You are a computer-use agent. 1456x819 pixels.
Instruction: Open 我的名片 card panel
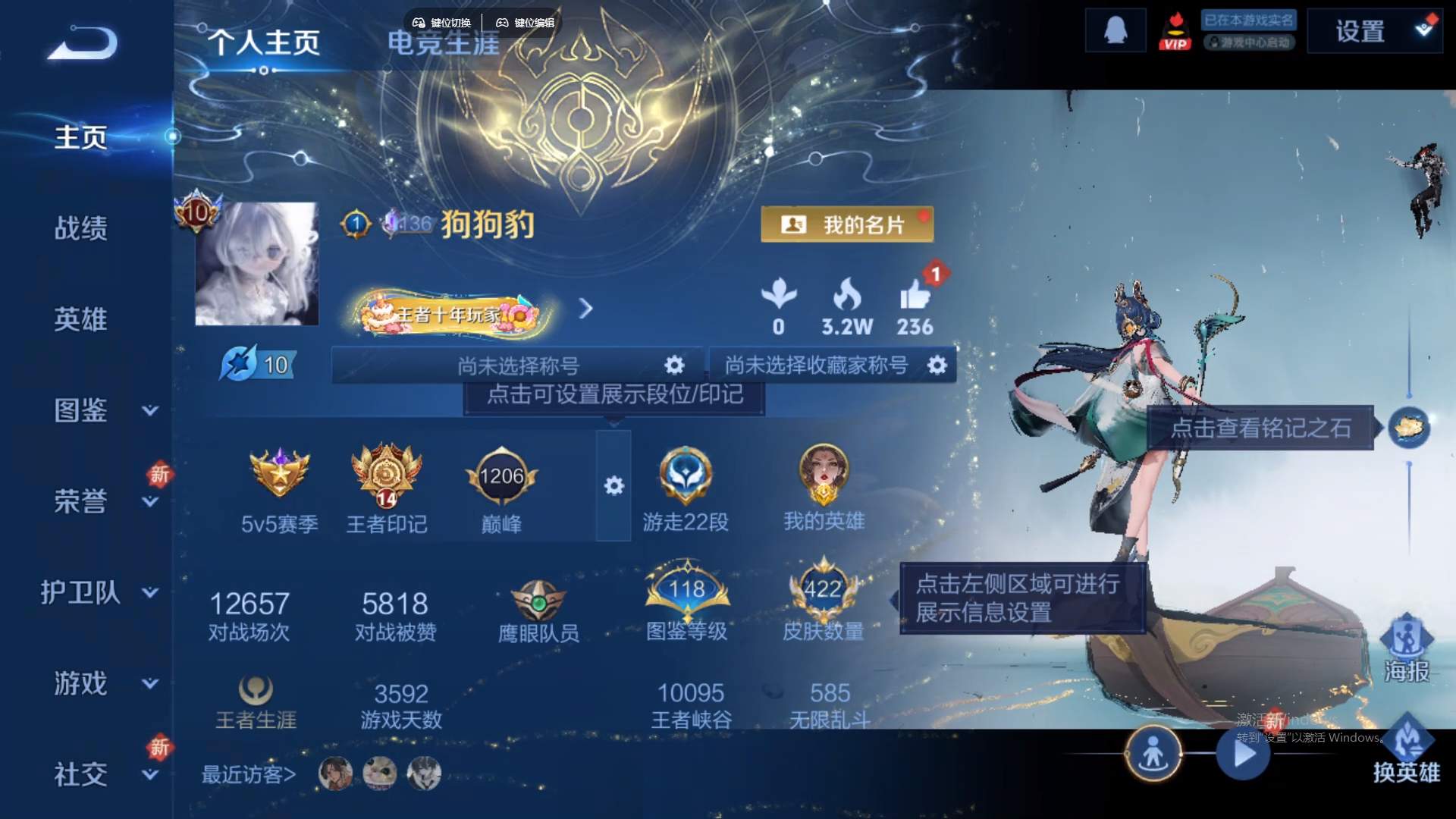(848, 224)
